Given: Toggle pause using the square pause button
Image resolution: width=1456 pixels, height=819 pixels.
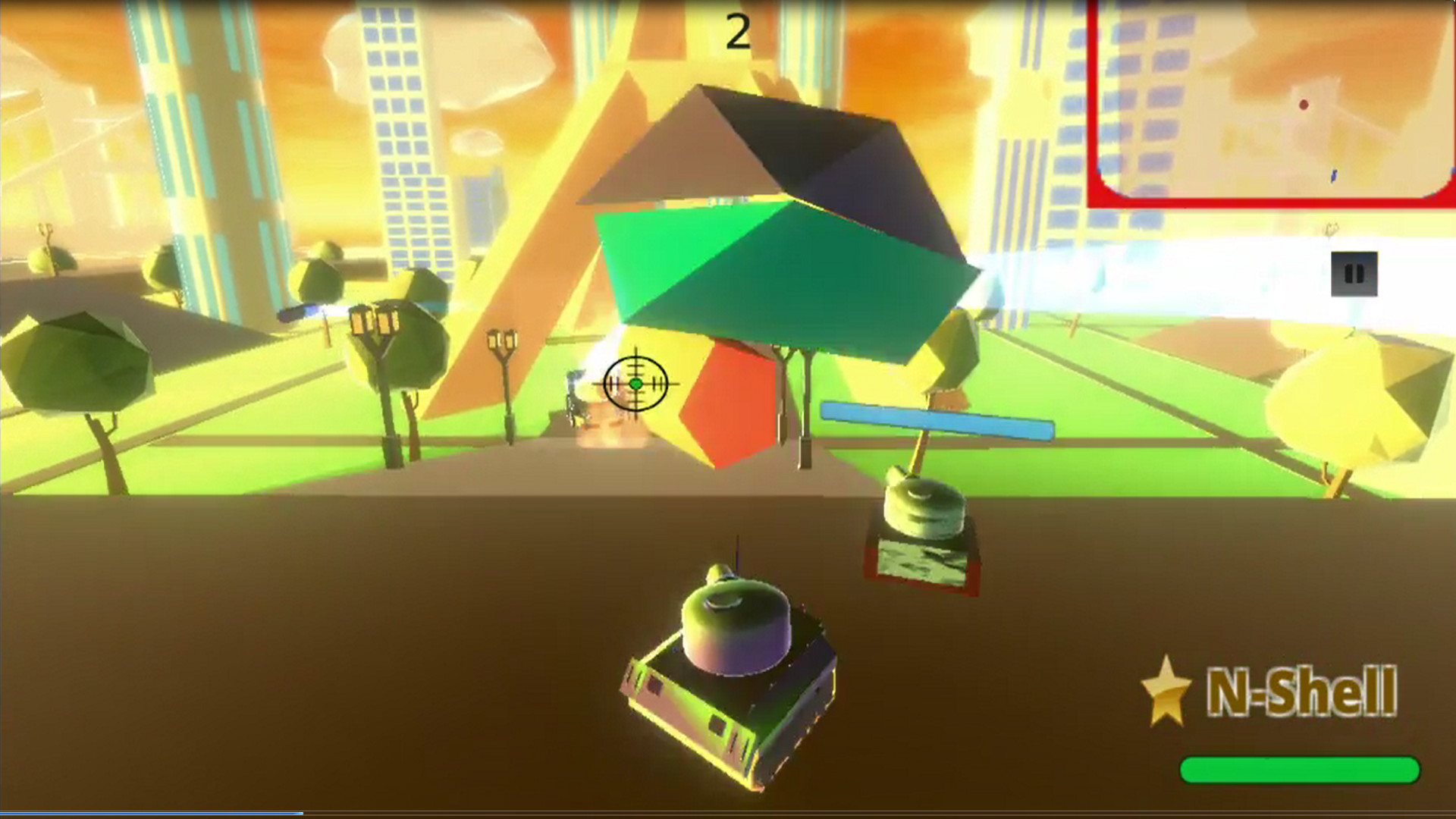Looking at the screenshot, I should tap(1356, 275).
